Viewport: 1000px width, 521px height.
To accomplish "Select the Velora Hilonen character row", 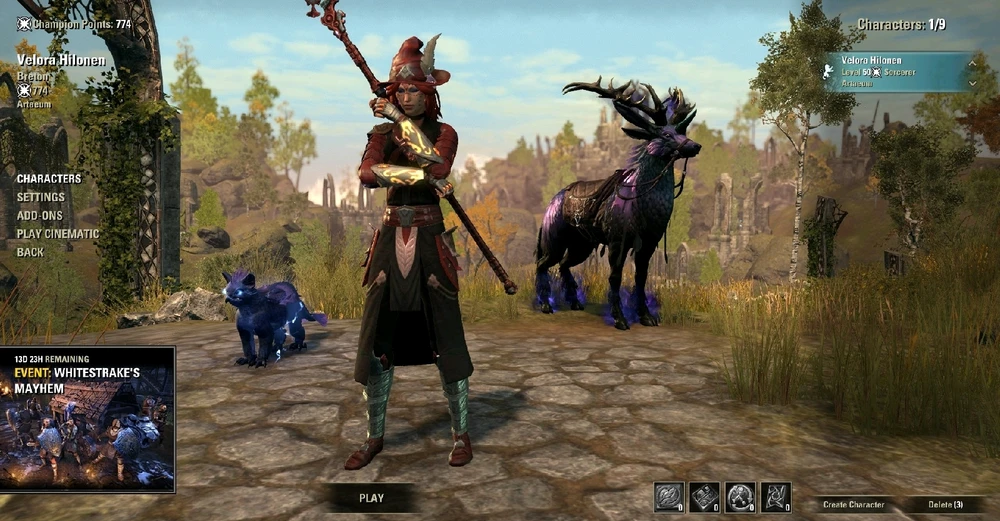I will pyautogui.click(x=892, y=72).
